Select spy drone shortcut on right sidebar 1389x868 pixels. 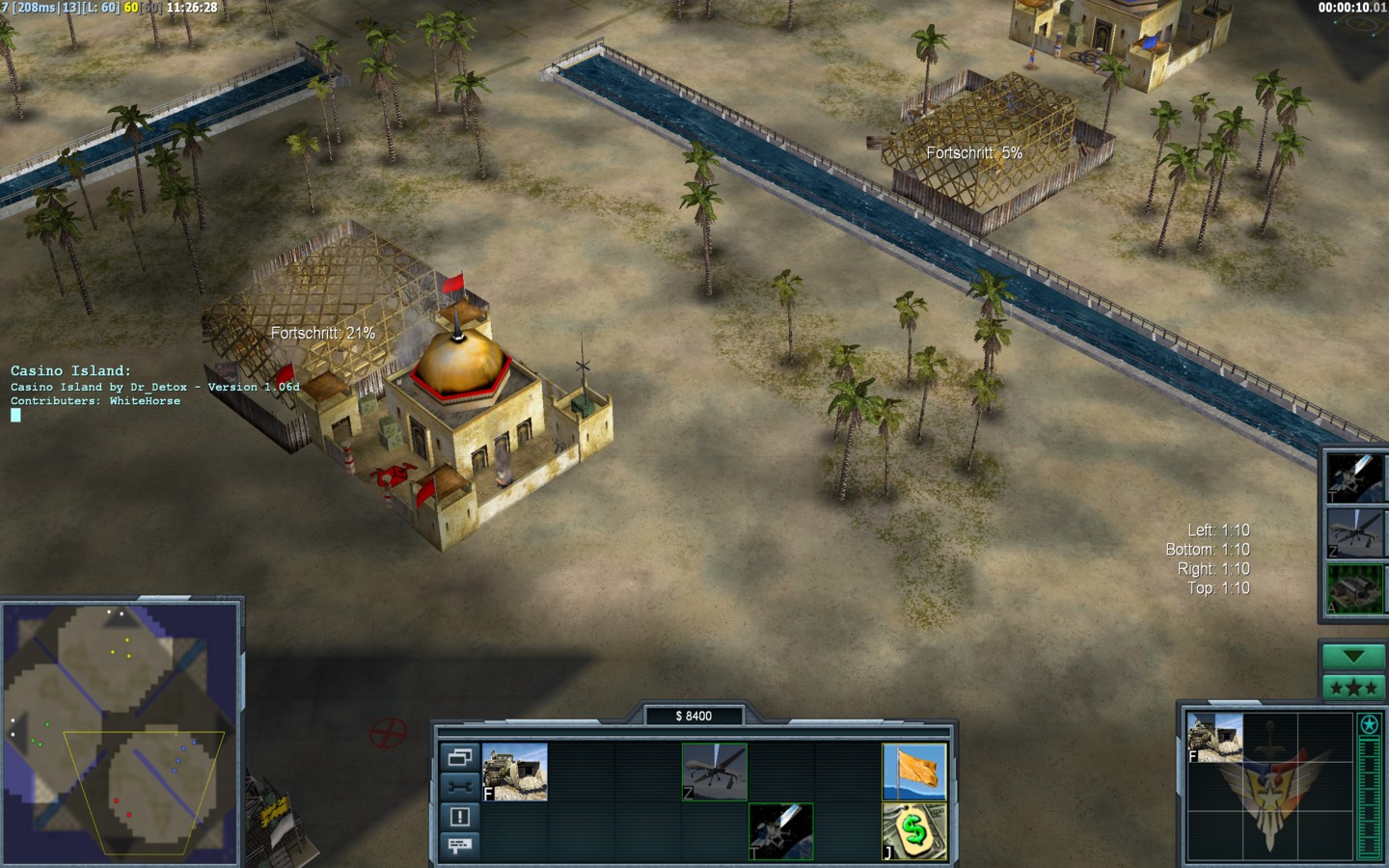[1354, 532]
